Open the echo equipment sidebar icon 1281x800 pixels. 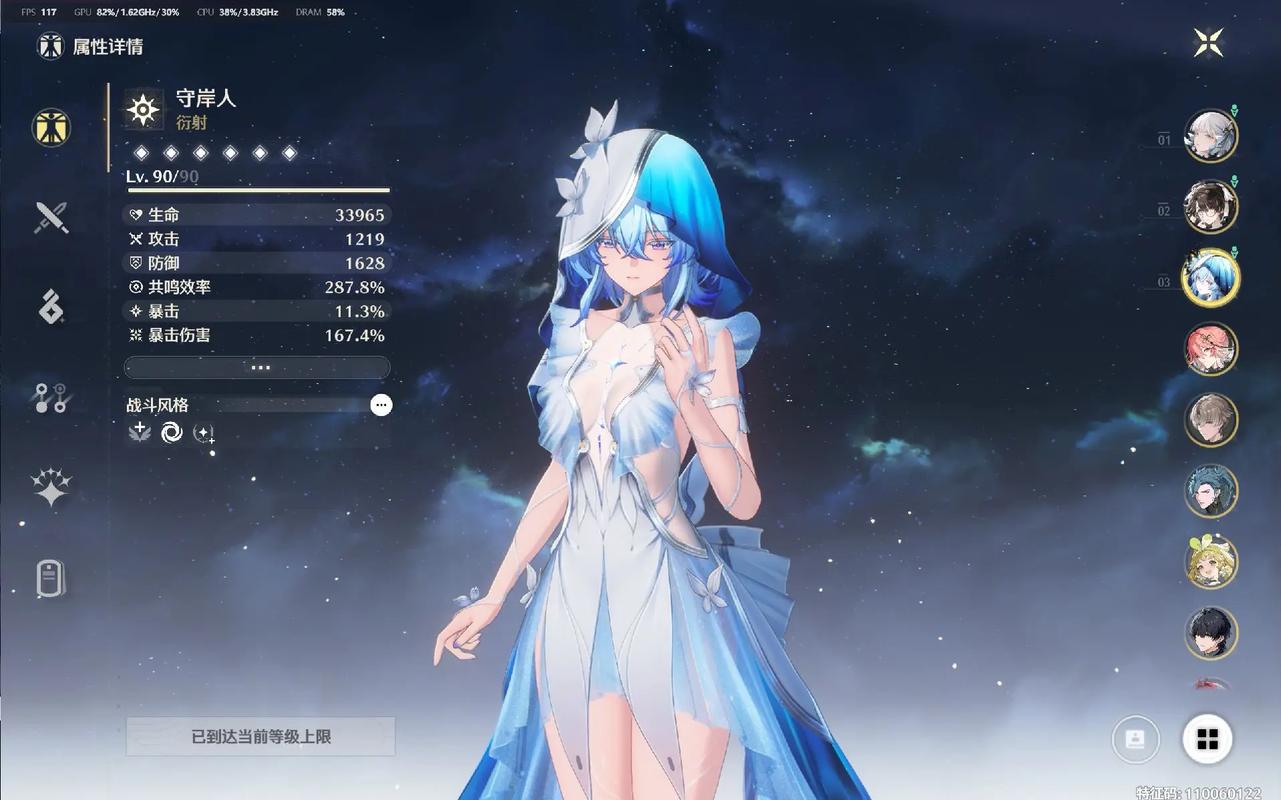(x=51, y=307)
